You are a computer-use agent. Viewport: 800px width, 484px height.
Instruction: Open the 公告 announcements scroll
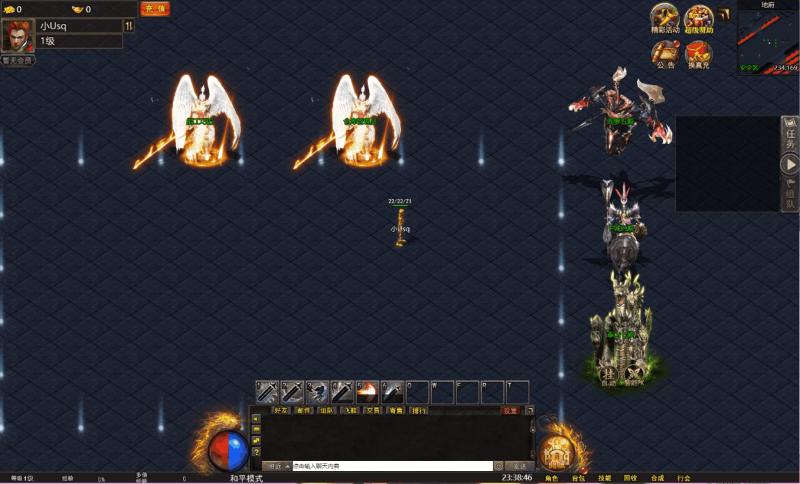pos(665,54)
